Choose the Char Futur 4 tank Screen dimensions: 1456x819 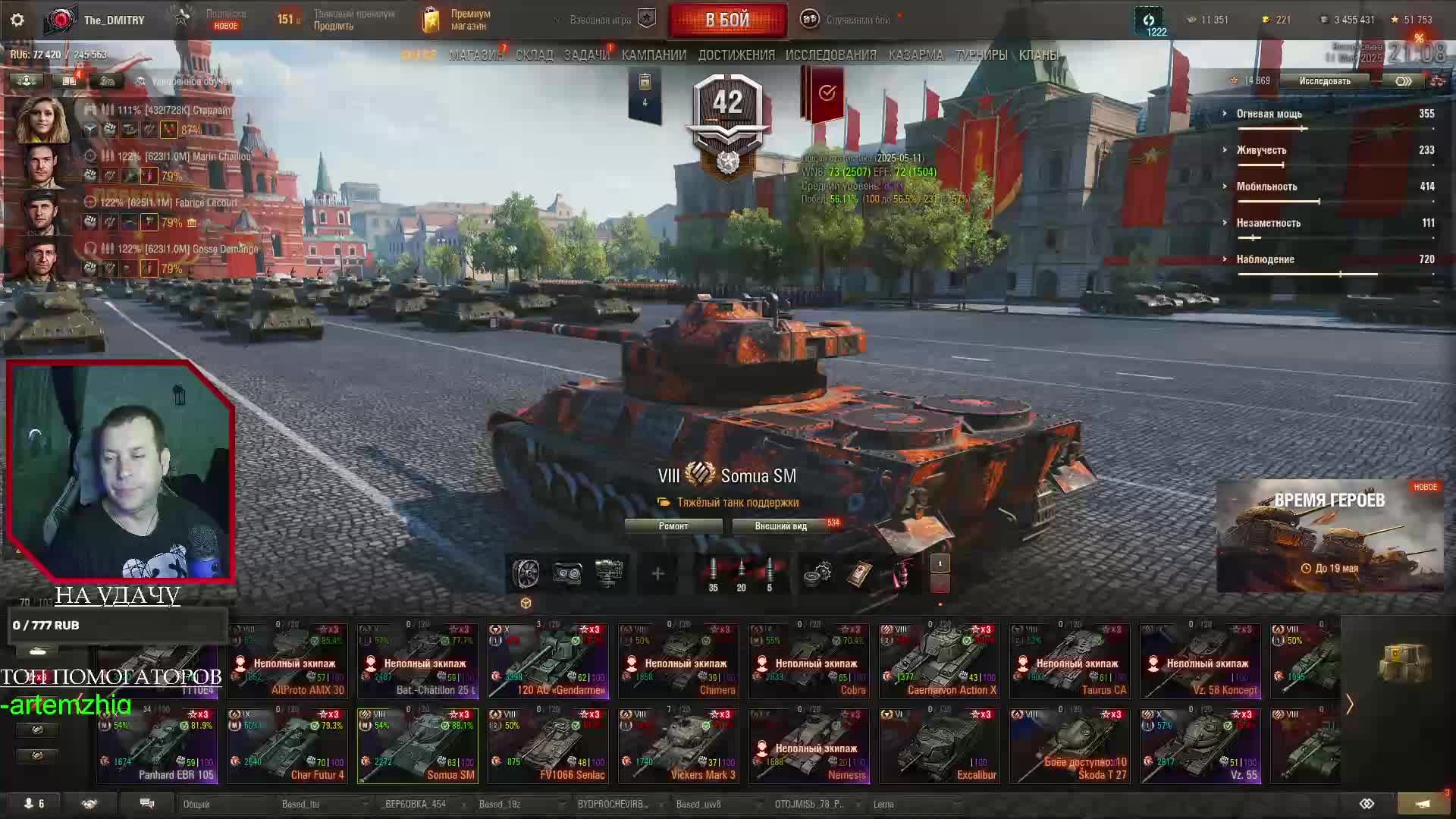287,745
